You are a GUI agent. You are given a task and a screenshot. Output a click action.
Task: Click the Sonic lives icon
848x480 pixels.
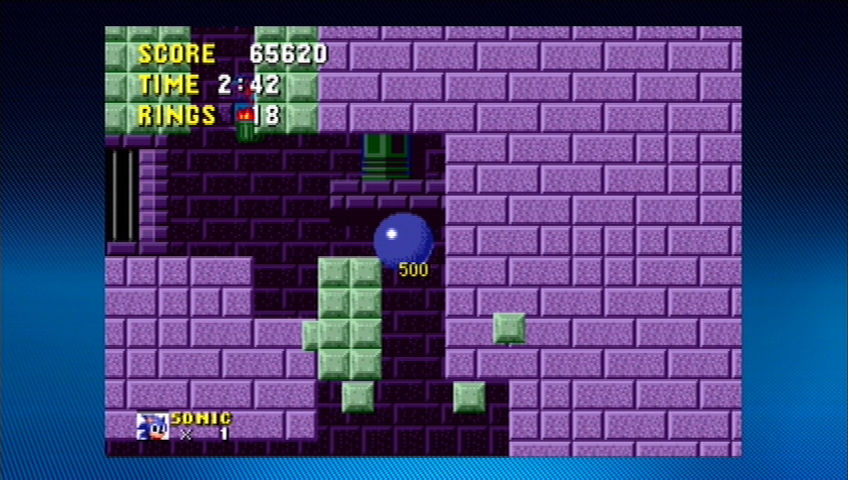pyautogui.click(x=152, y=426)
